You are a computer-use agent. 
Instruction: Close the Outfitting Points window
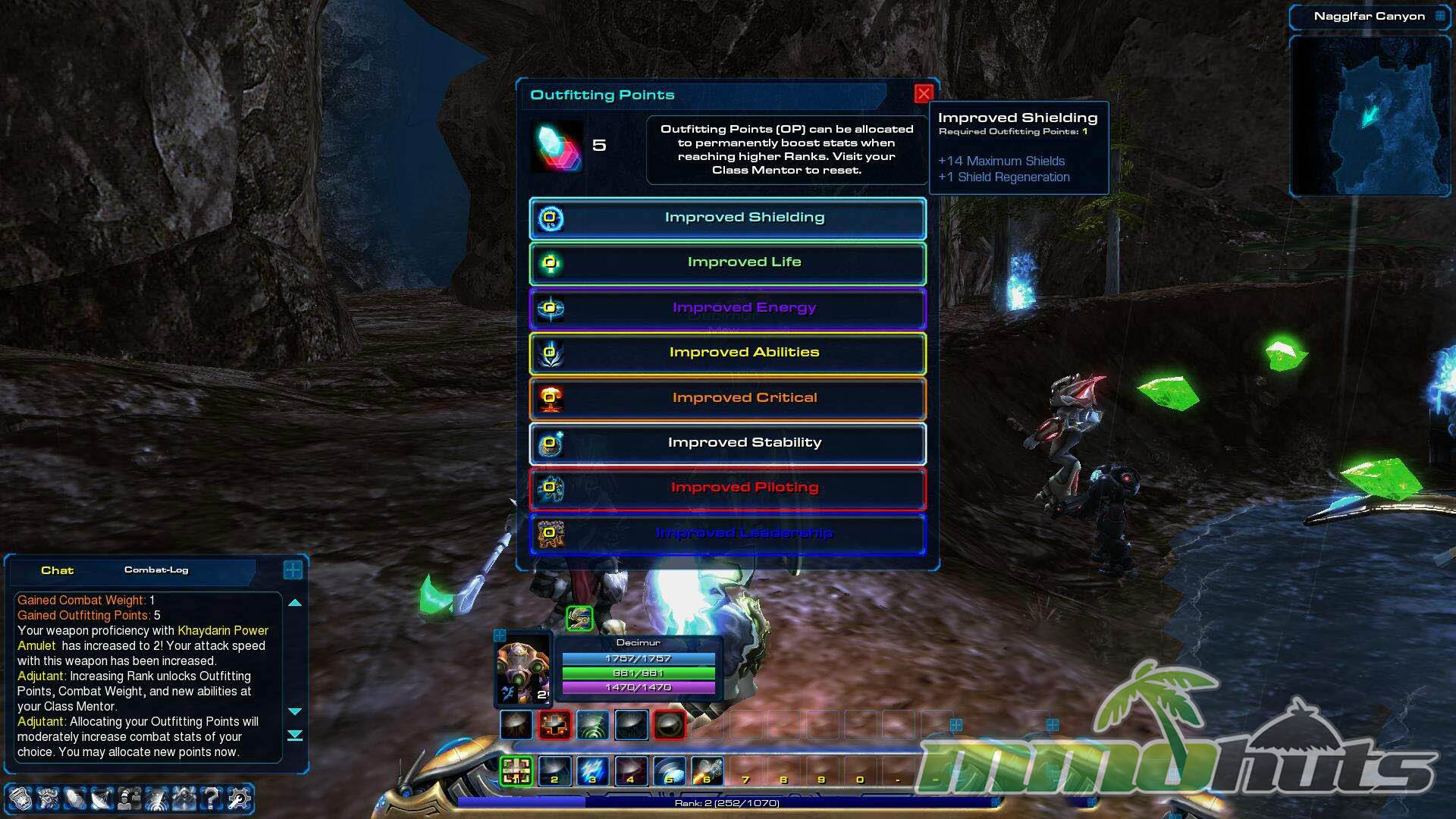(923, 94)
